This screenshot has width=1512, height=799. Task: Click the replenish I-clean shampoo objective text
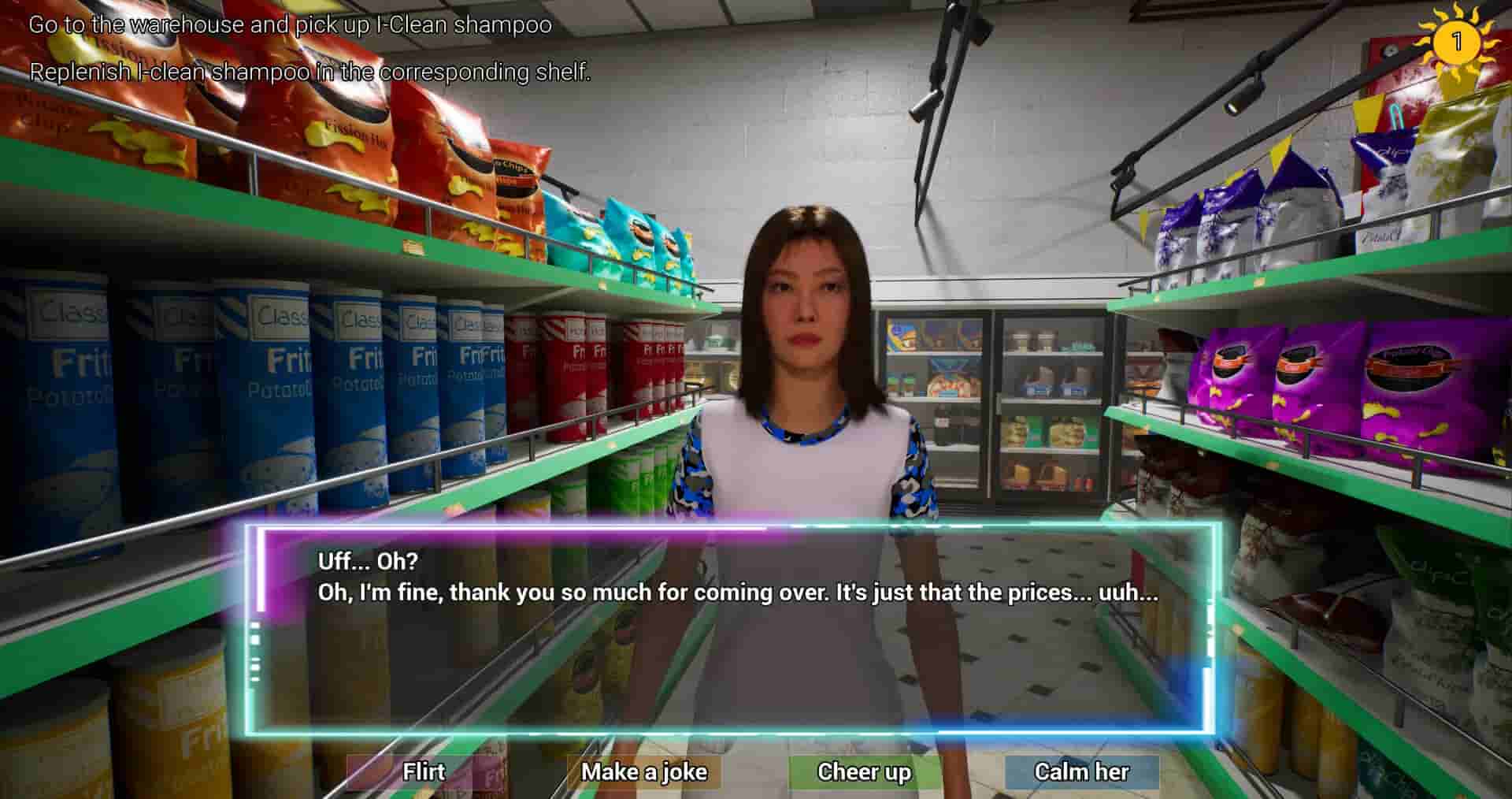(309, 76)
